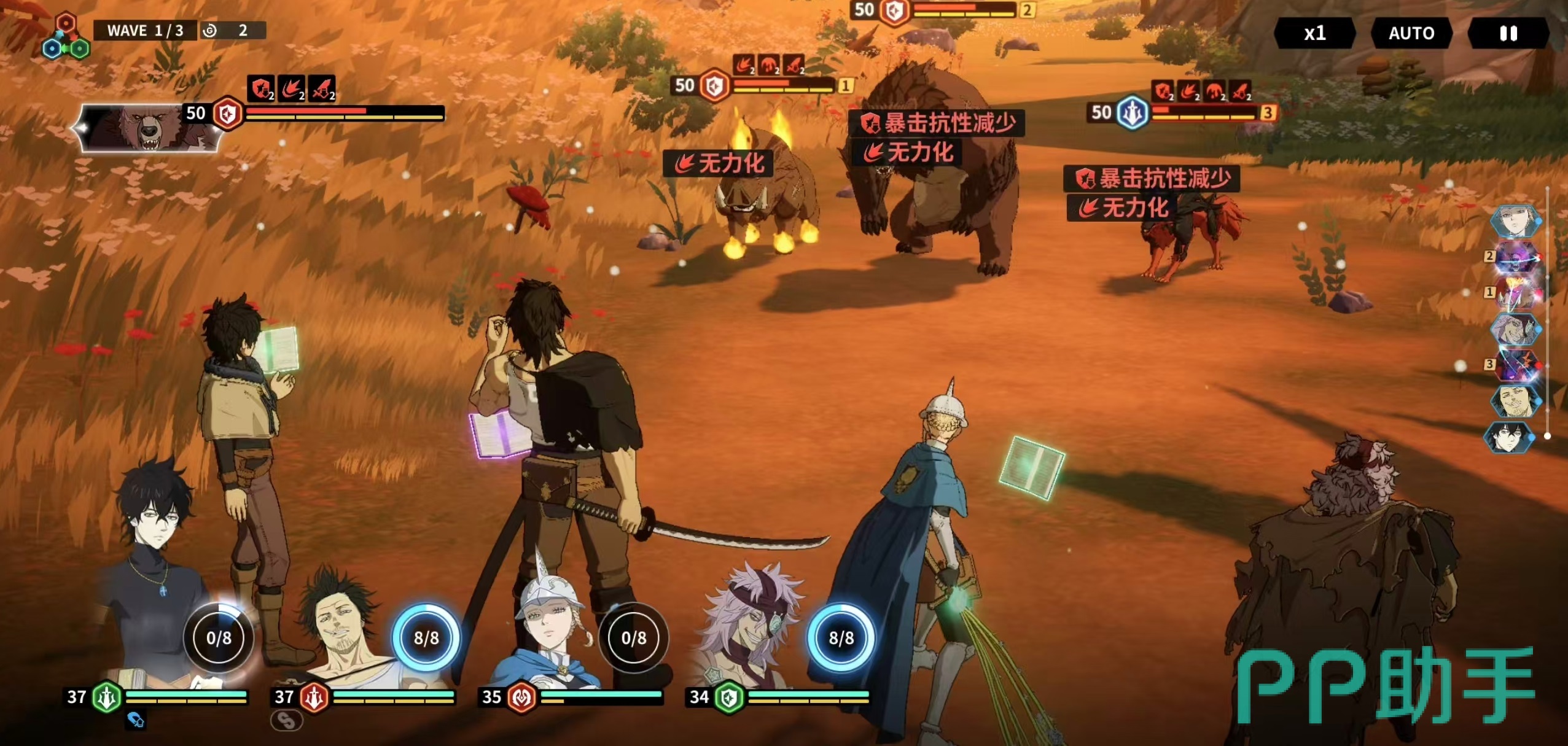Activate Yami's fully charged 8/8 skill gauge
Viewport: 1568px width, 746px height.
[426, 638]
